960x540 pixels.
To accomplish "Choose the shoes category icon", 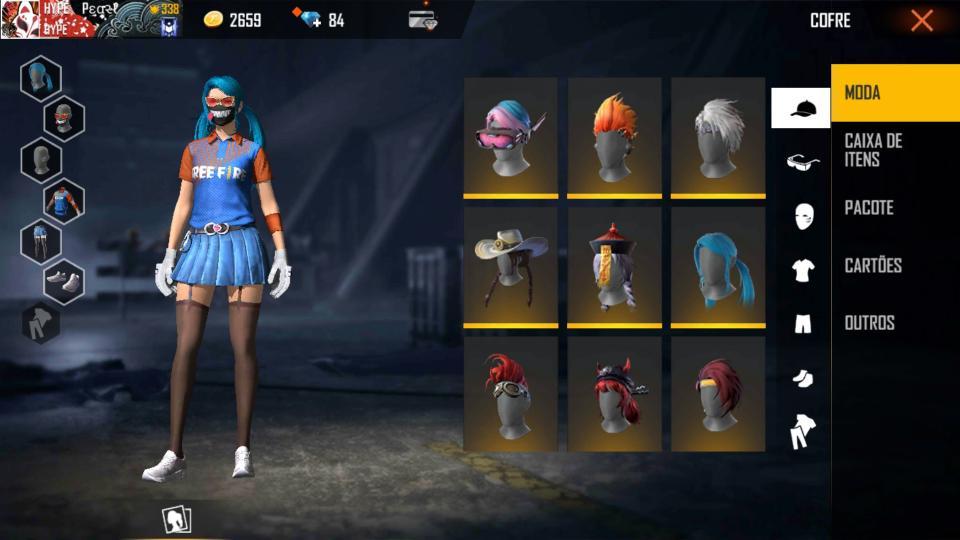I will [x=801, y=377].
